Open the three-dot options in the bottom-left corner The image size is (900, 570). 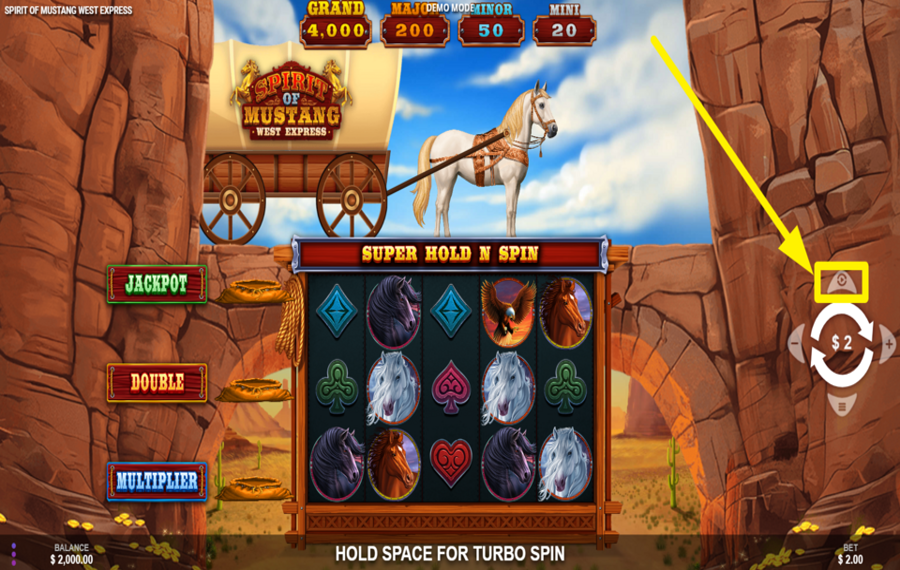13,552
